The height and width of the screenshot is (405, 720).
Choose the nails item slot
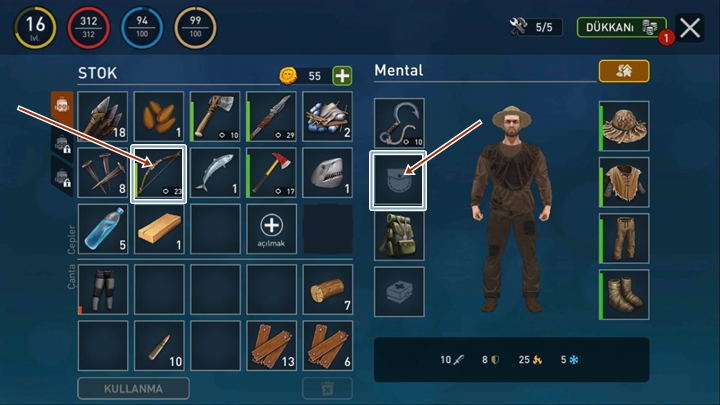[103, 174]
